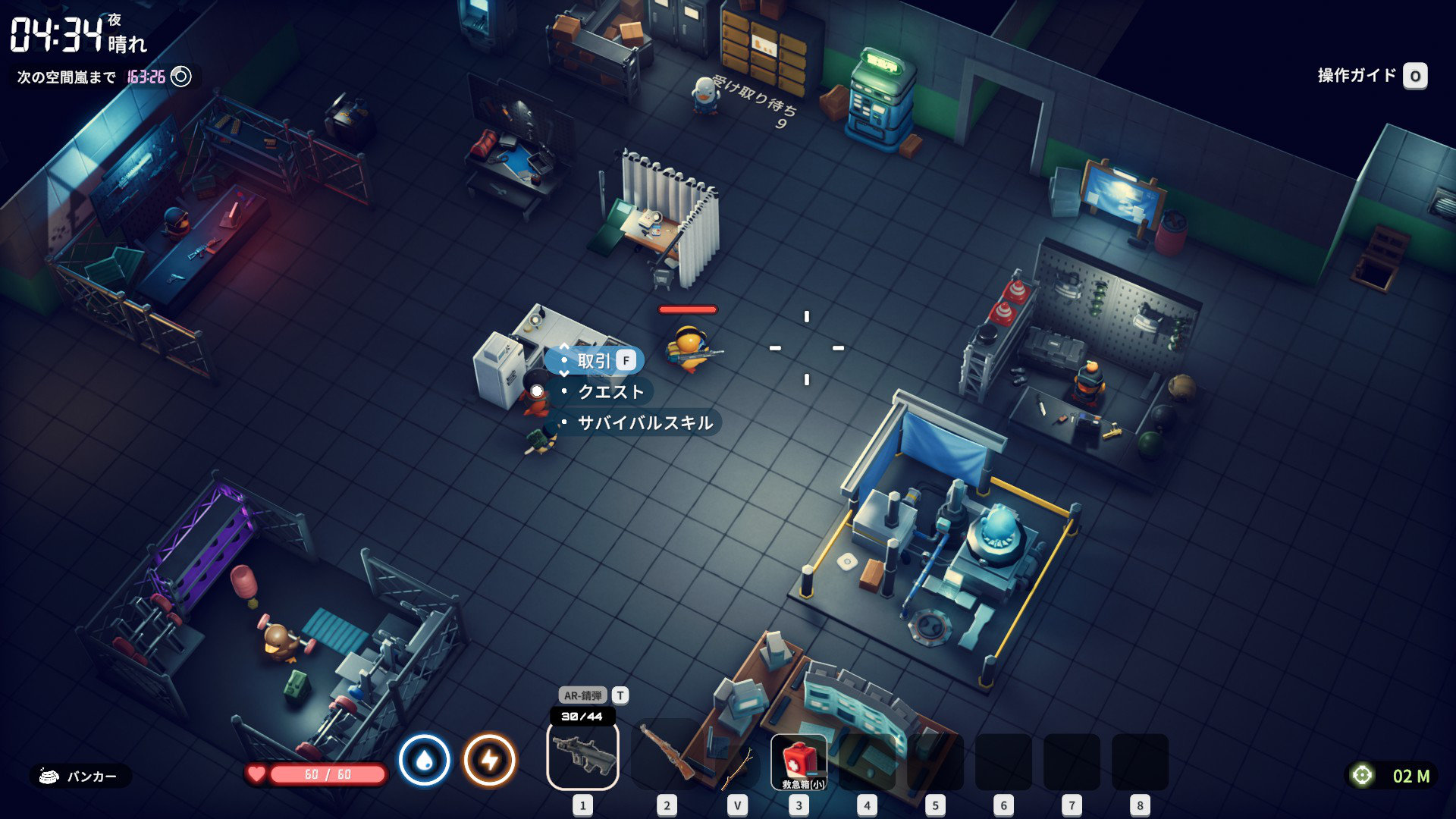Image resolution: width=1456 pixels, height=819 pixels.
Task: Open the サバイバルスキル option
Action: click(645, 423)
